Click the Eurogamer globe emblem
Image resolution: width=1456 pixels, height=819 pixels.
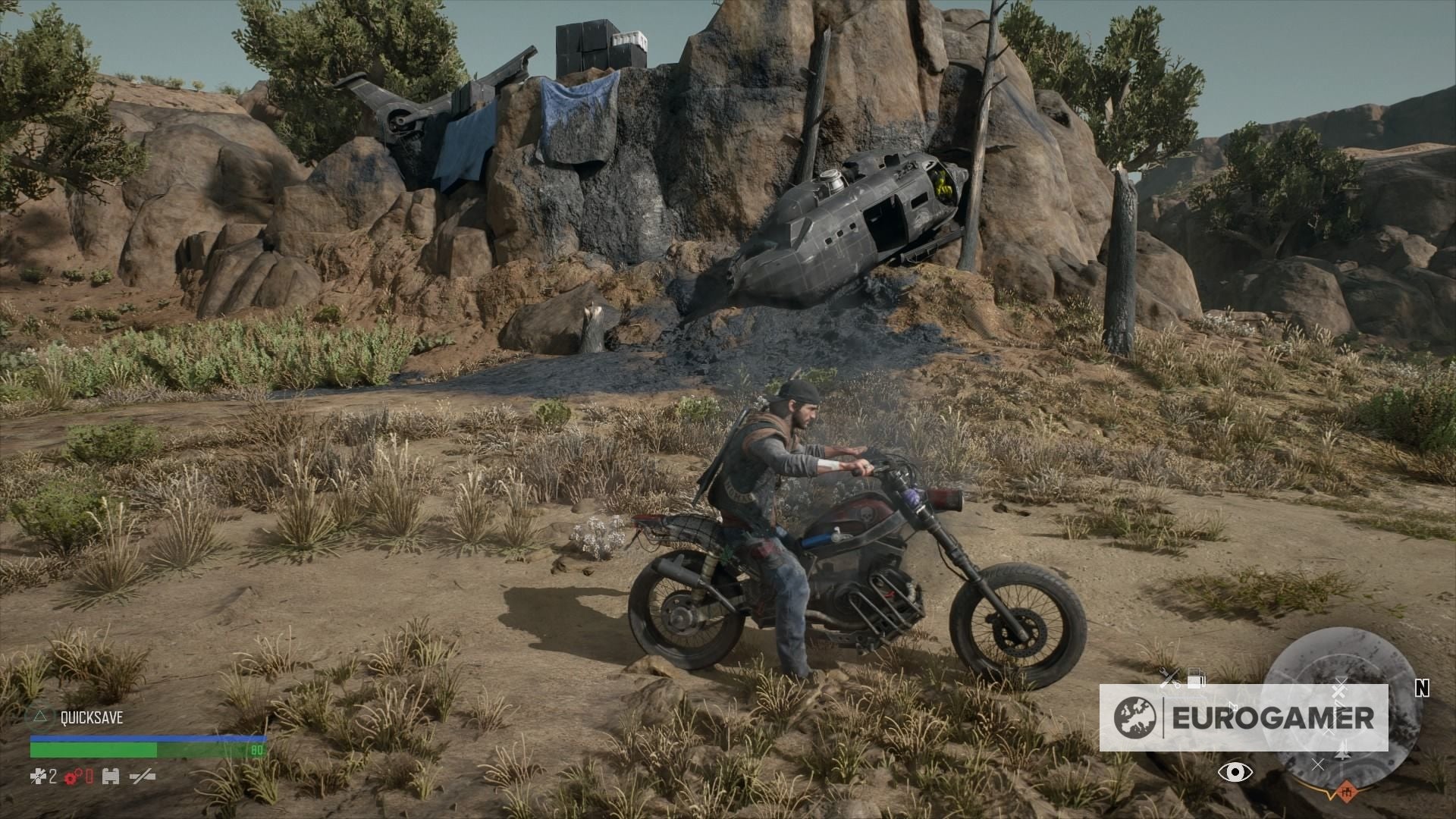(1134, 717)
